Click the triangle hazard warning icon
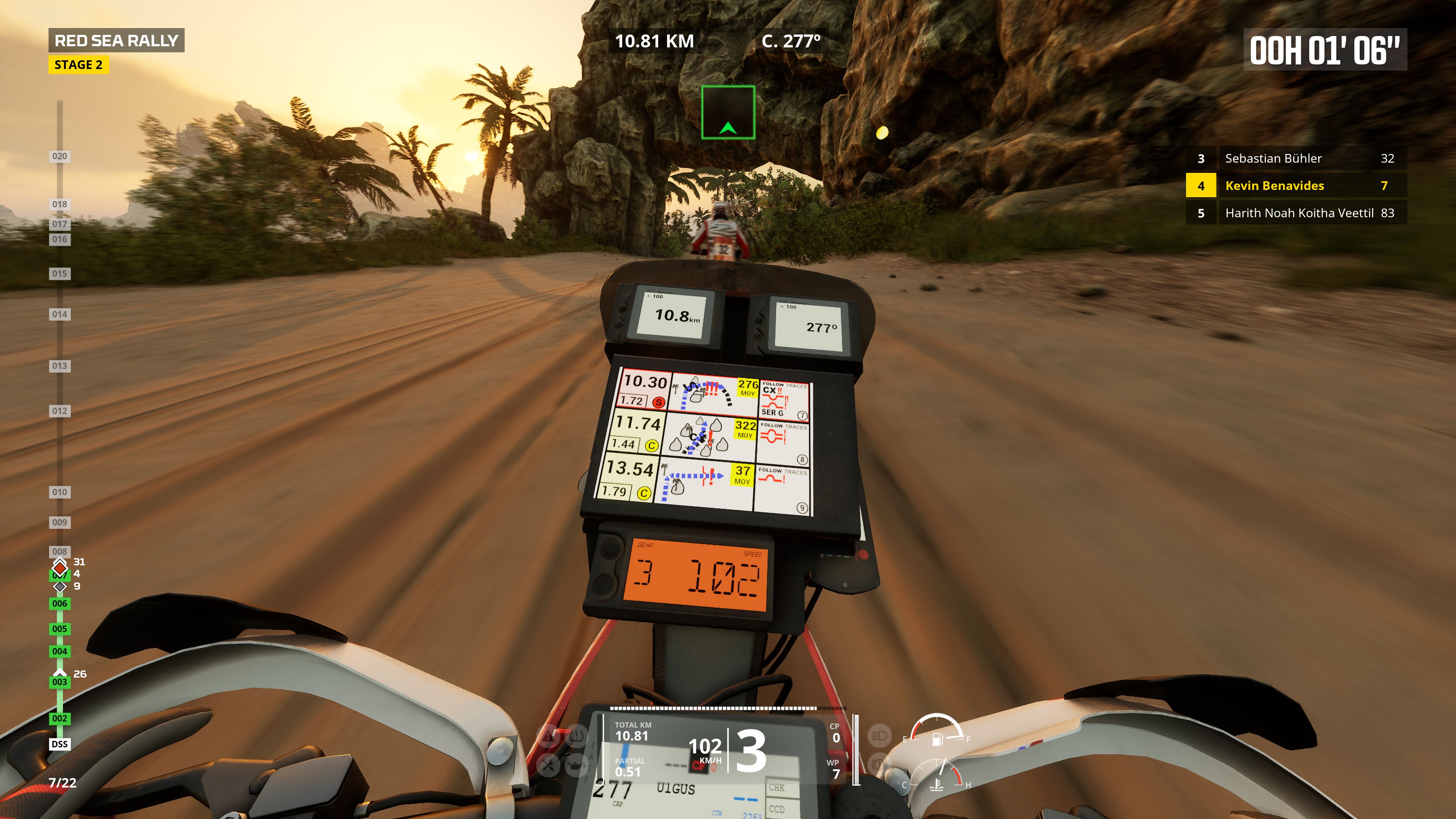 (x=548, y=735)
